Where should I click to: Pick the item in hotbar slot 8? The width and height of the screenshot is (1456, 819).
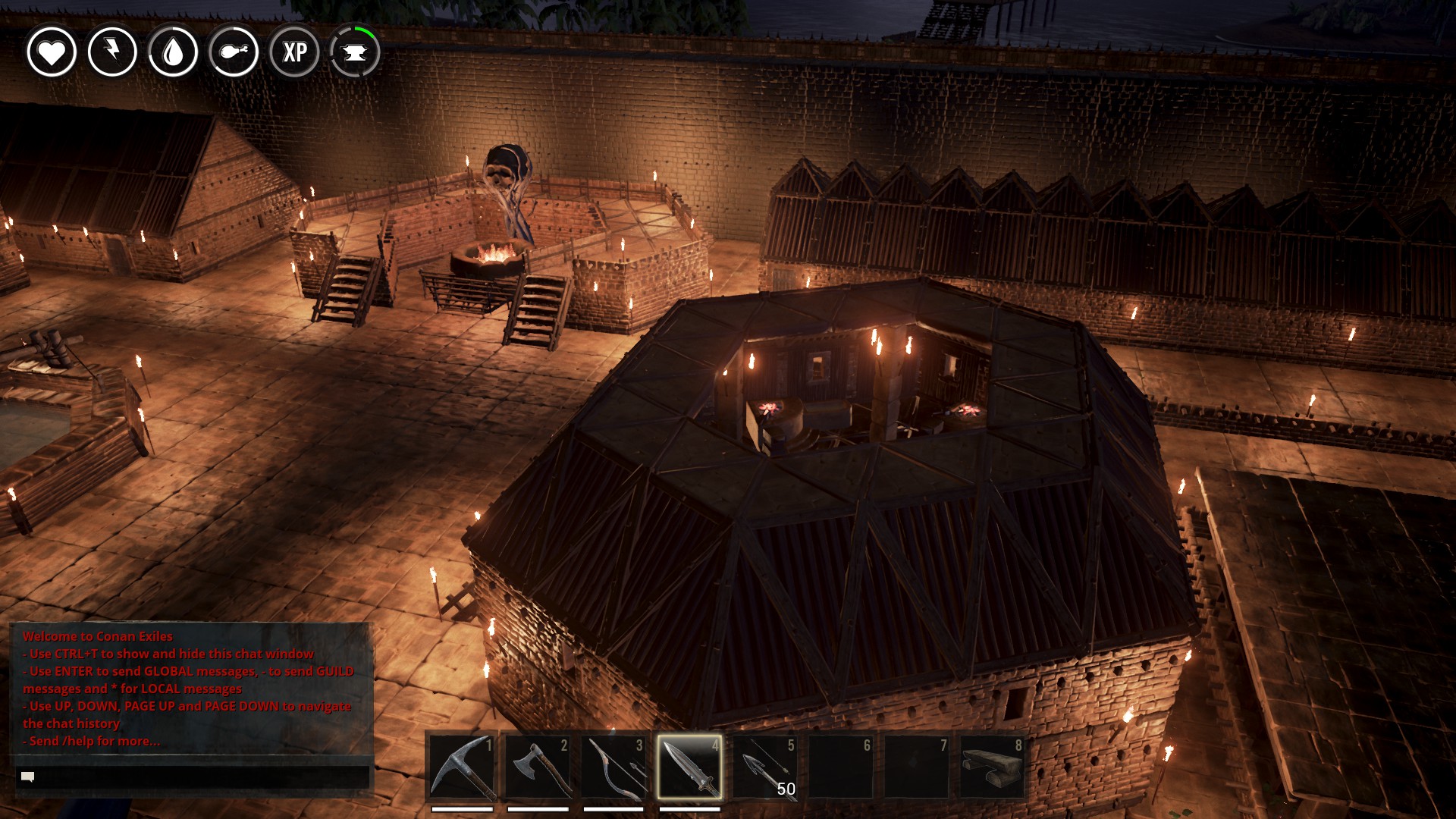(x=992, y=767)
